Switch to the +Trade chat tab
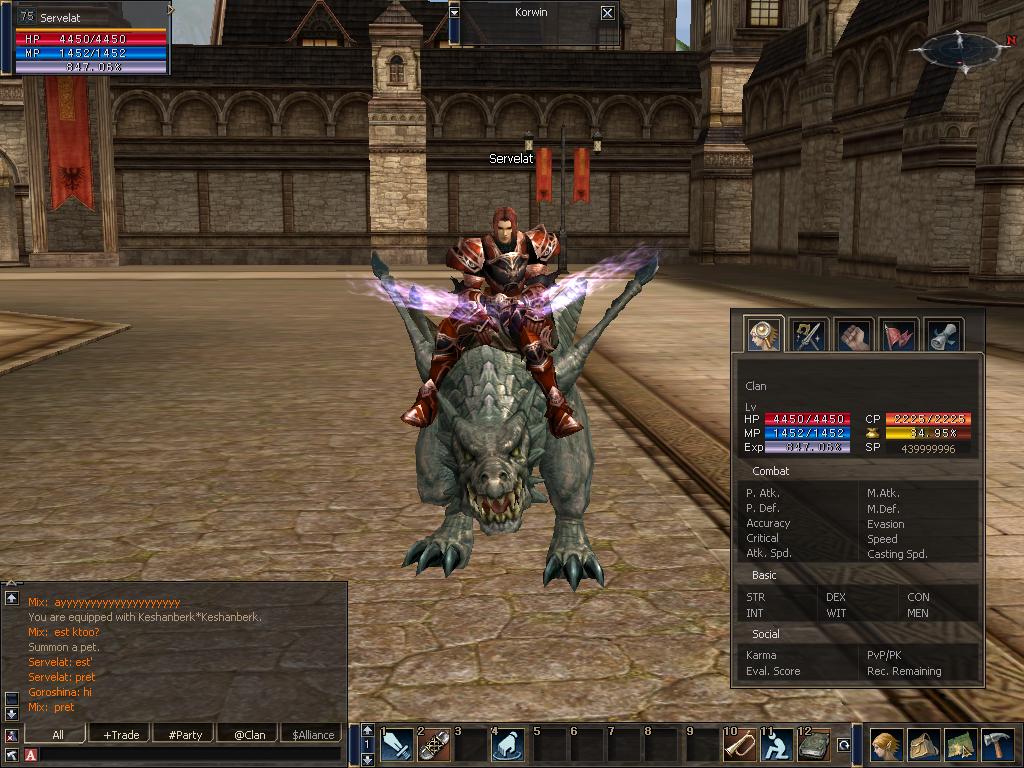Viewport: 1024px width, 768px height. click(121, 734)
